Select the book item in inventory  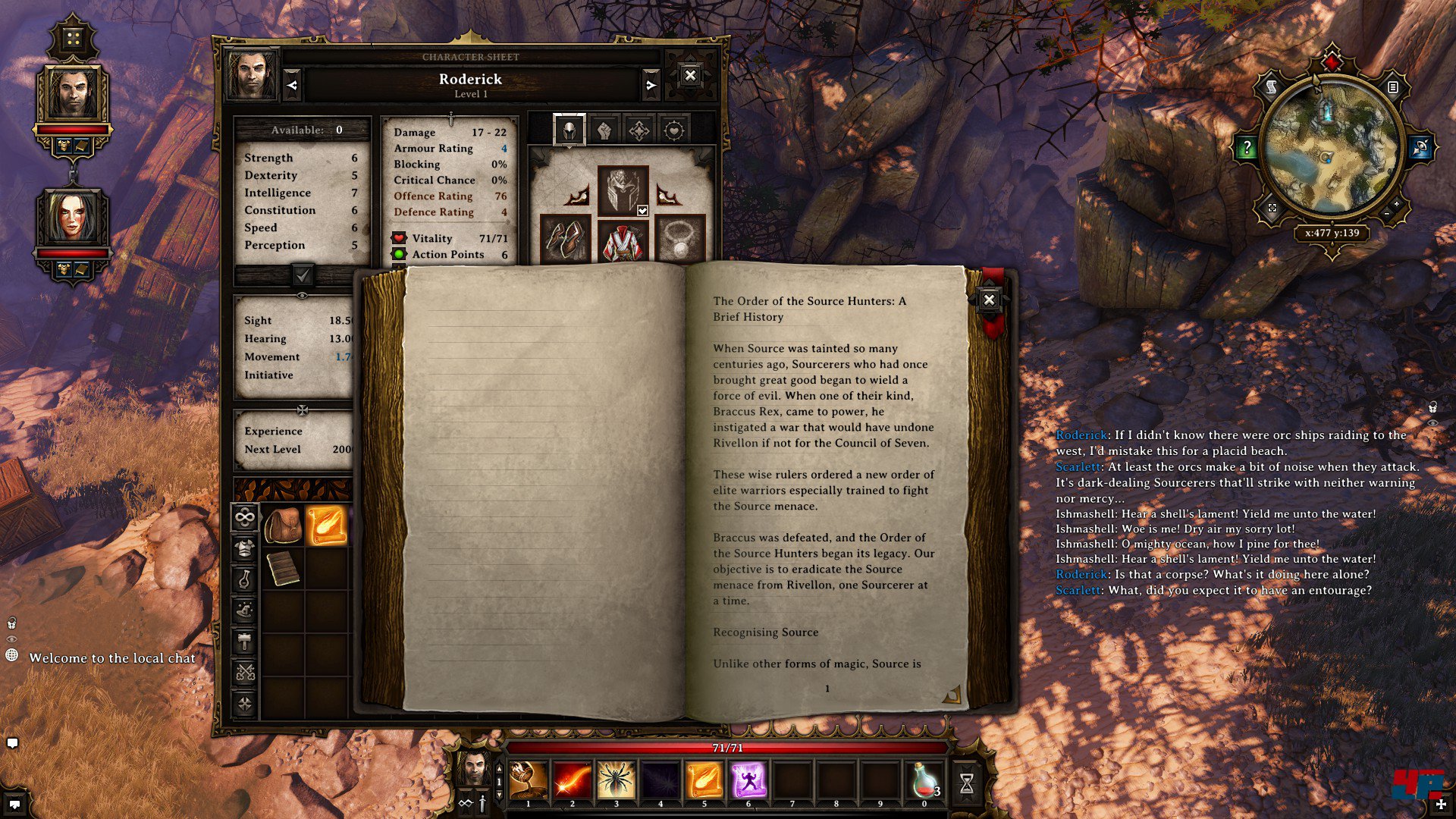click(283, 569)
